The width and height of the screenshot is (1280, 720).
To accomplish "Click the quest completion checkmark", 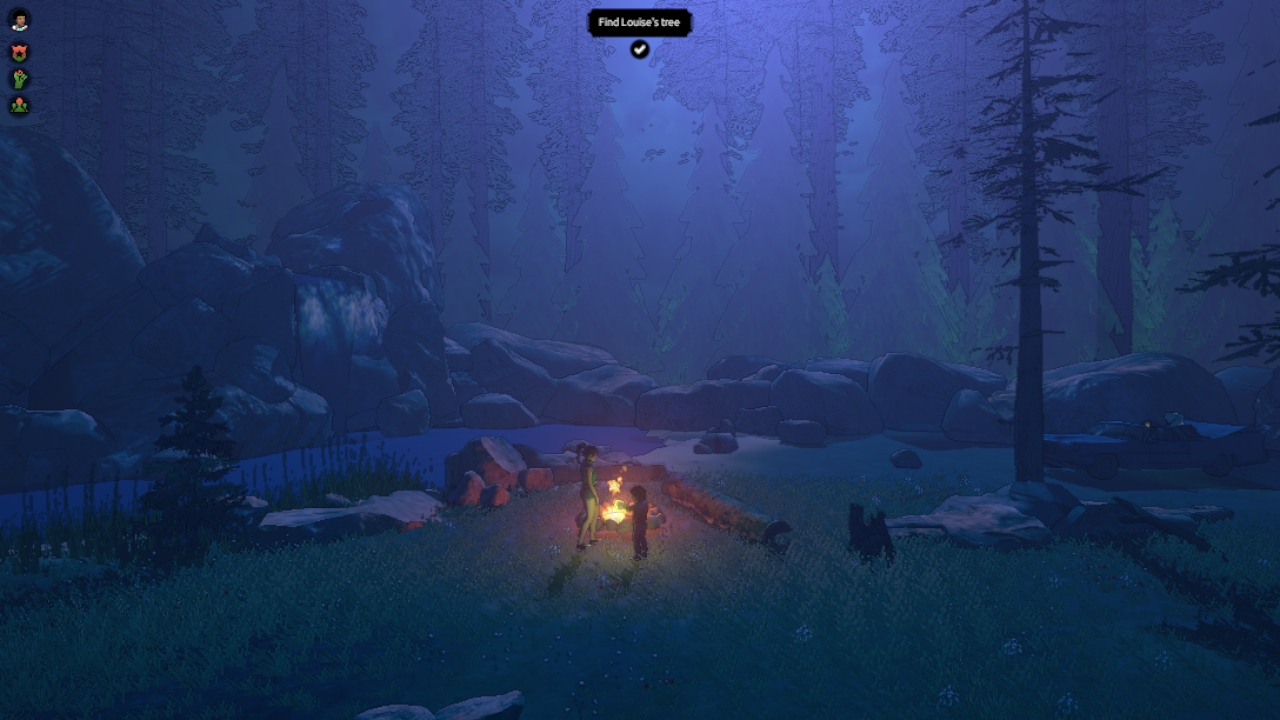I will (x=640, y=48).
